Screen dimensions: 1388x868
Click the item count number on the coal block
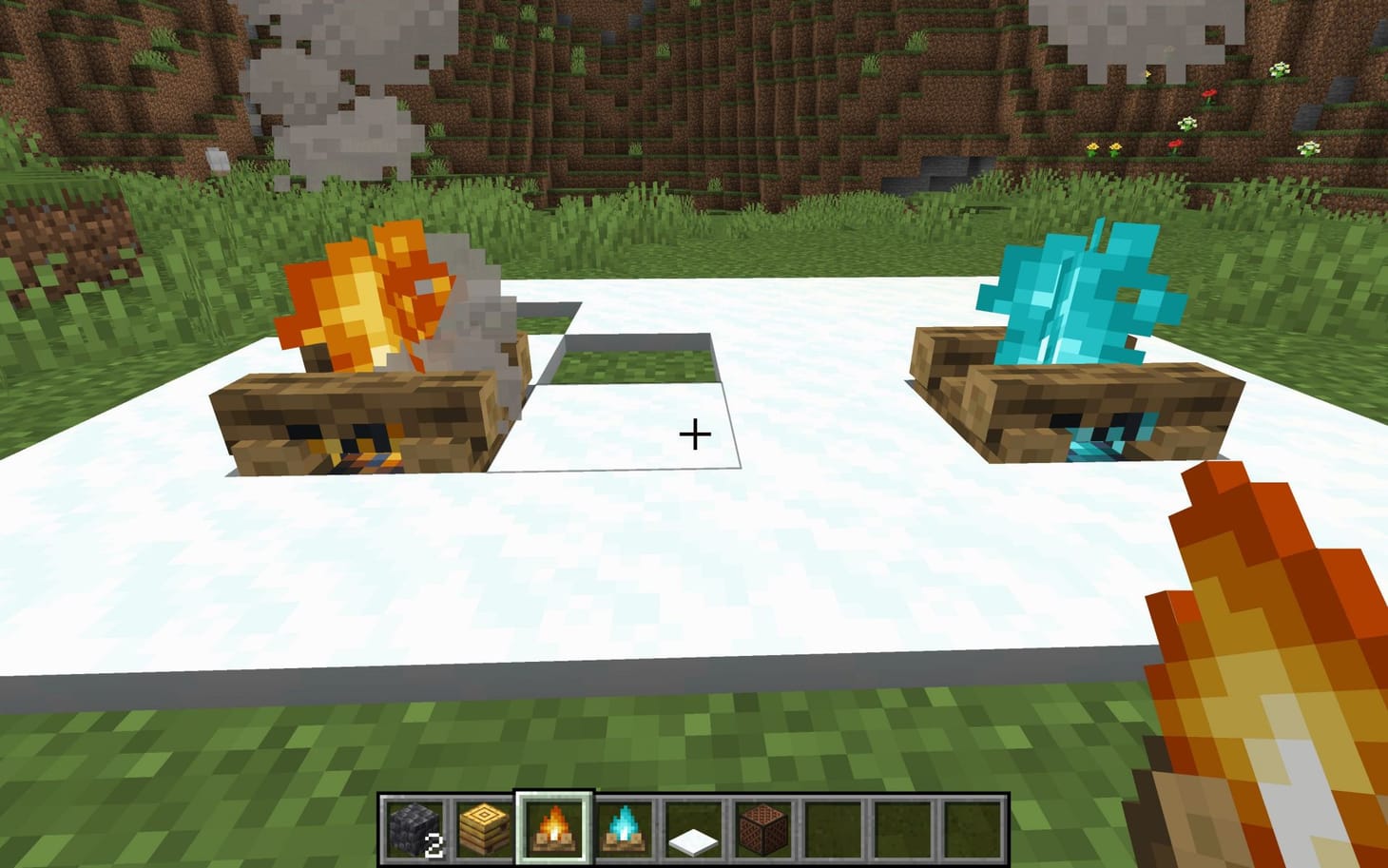[x=435, y=842]
